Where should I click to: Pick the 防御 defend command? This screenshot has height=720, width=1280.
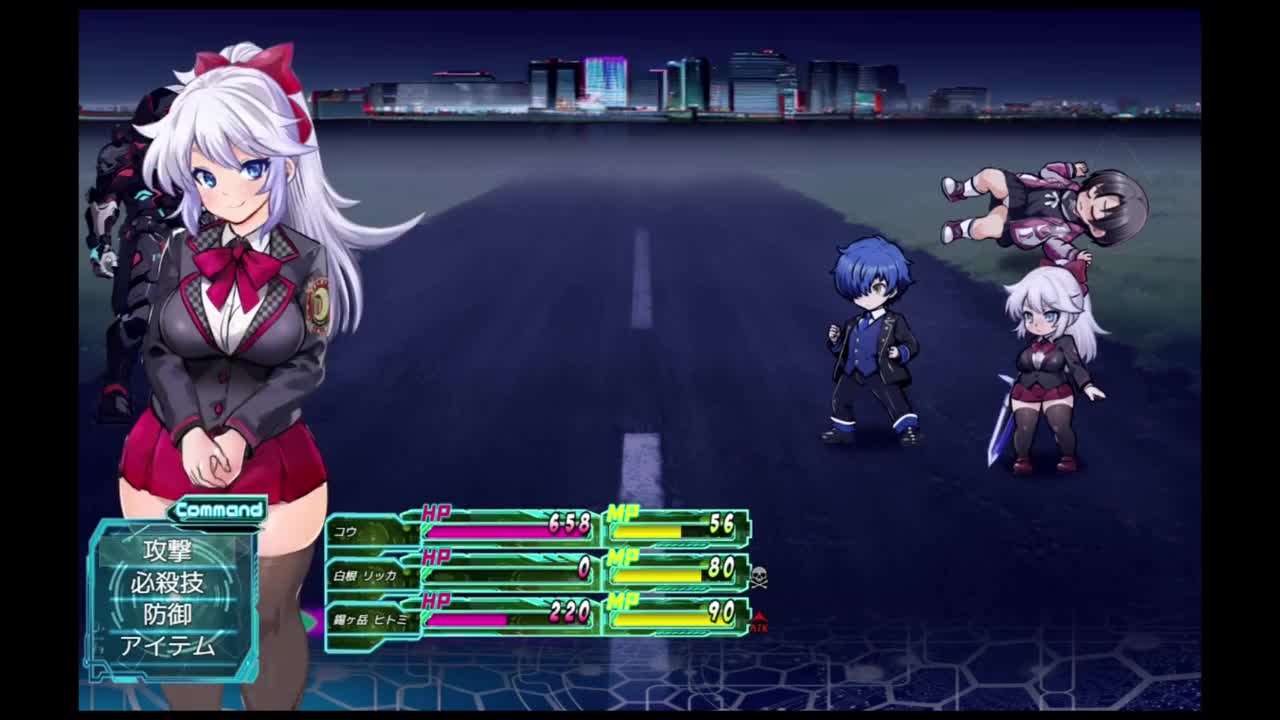point(167,614)
